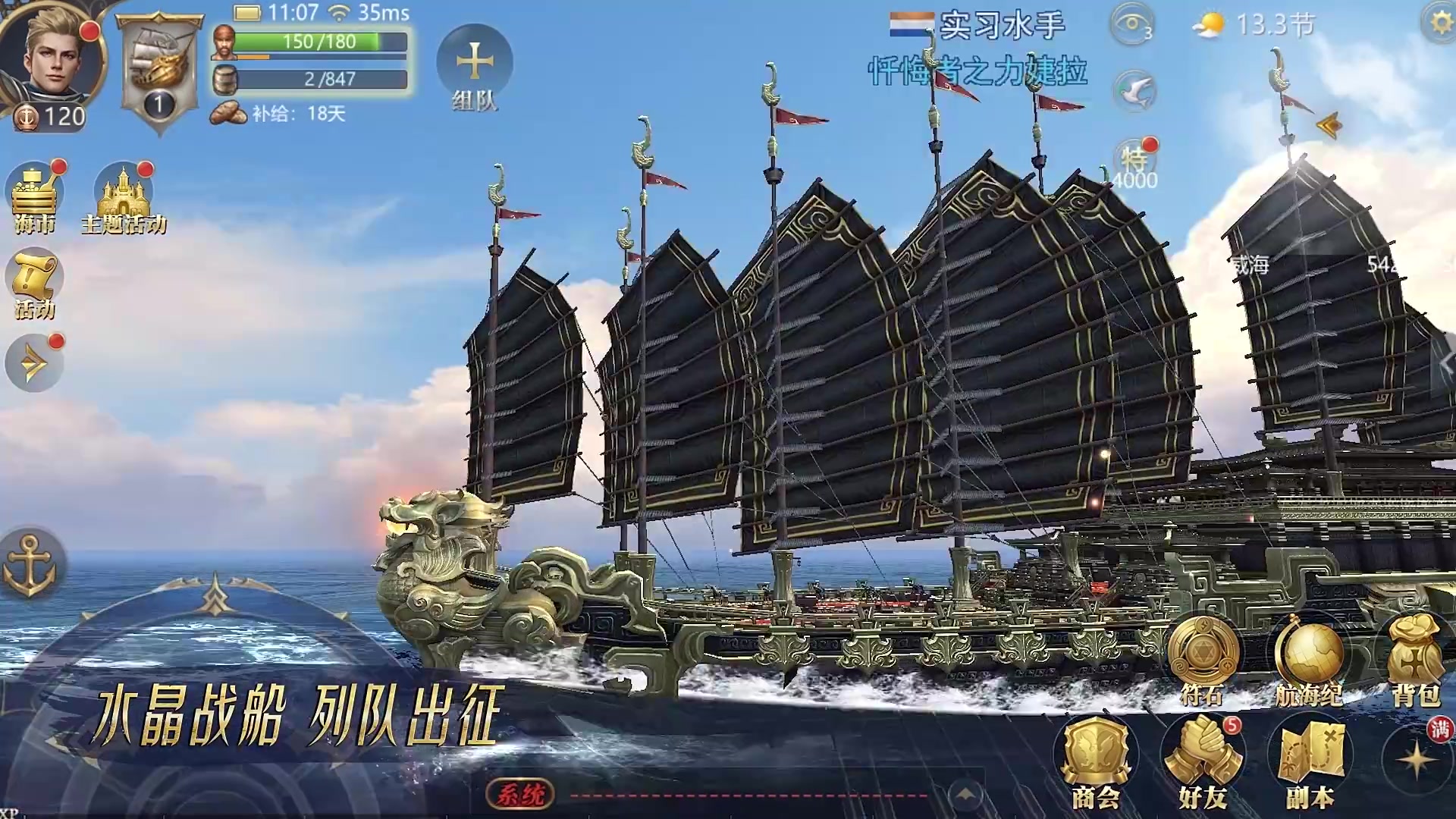The height and width of the screenshot is (819, 1456).
Task: Open the settings gear icon
Action: [x=1441, y=23]
